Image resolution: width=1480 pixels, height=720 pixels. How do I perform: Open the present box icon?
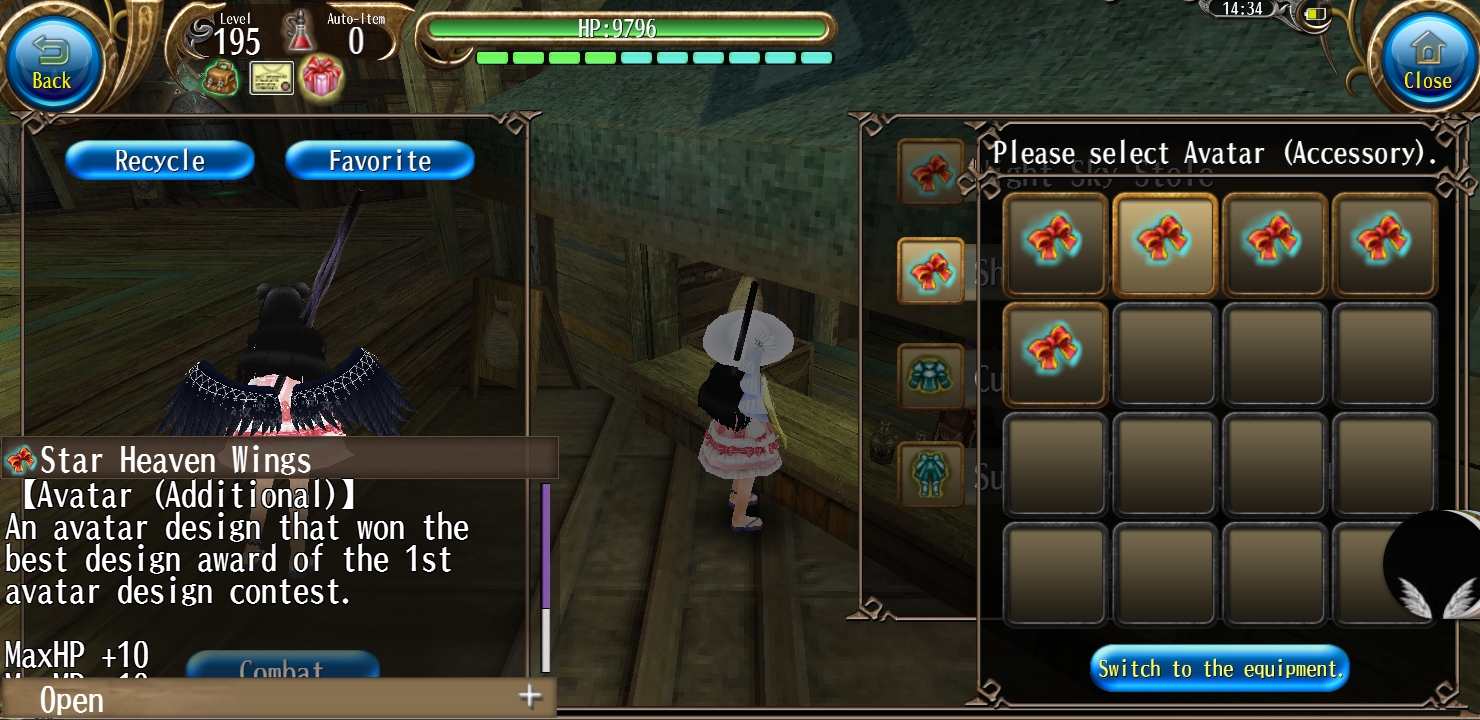tap(320, 78)
